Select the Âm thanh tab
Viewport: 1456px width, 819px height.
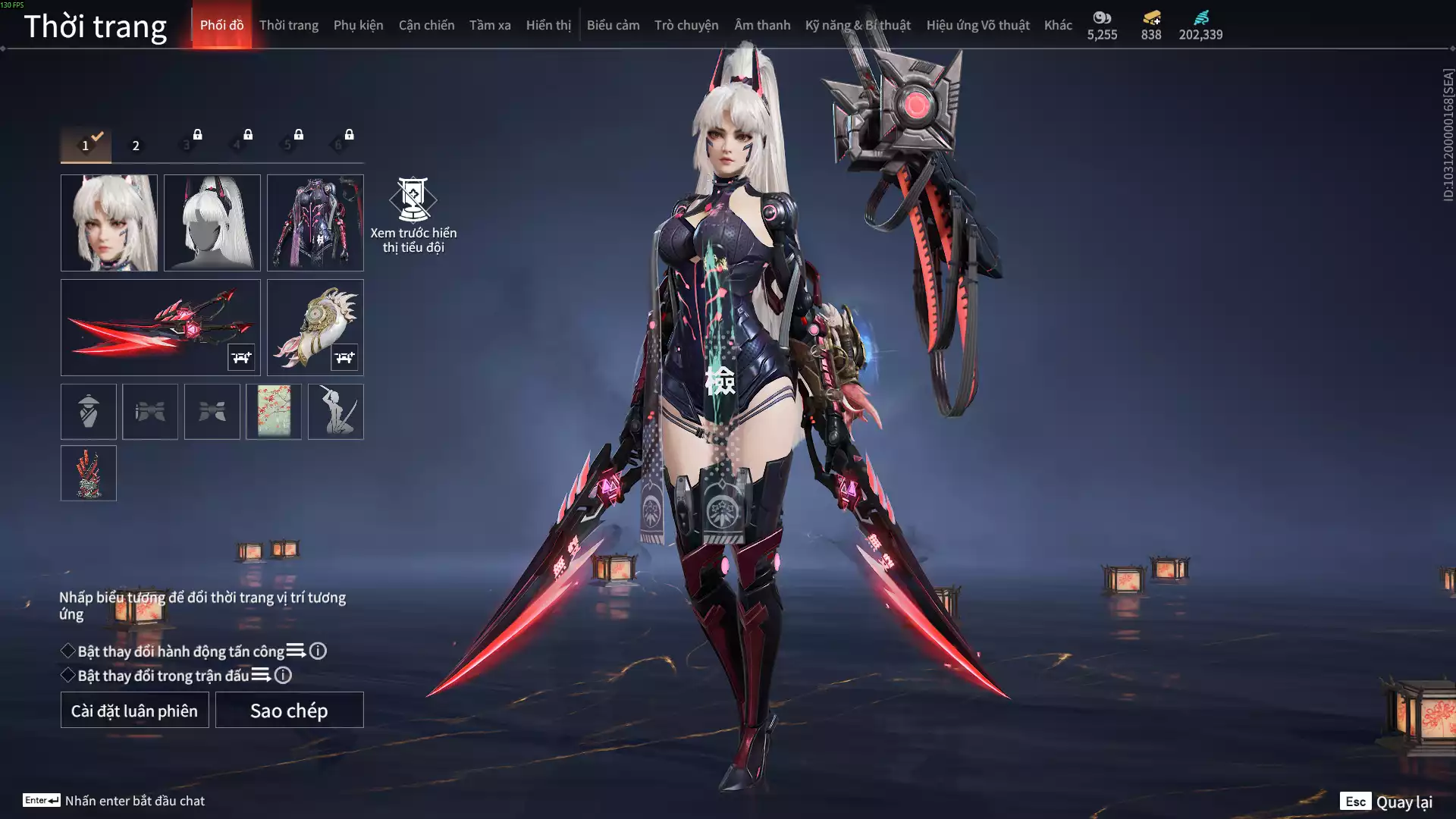coord(762,25)
